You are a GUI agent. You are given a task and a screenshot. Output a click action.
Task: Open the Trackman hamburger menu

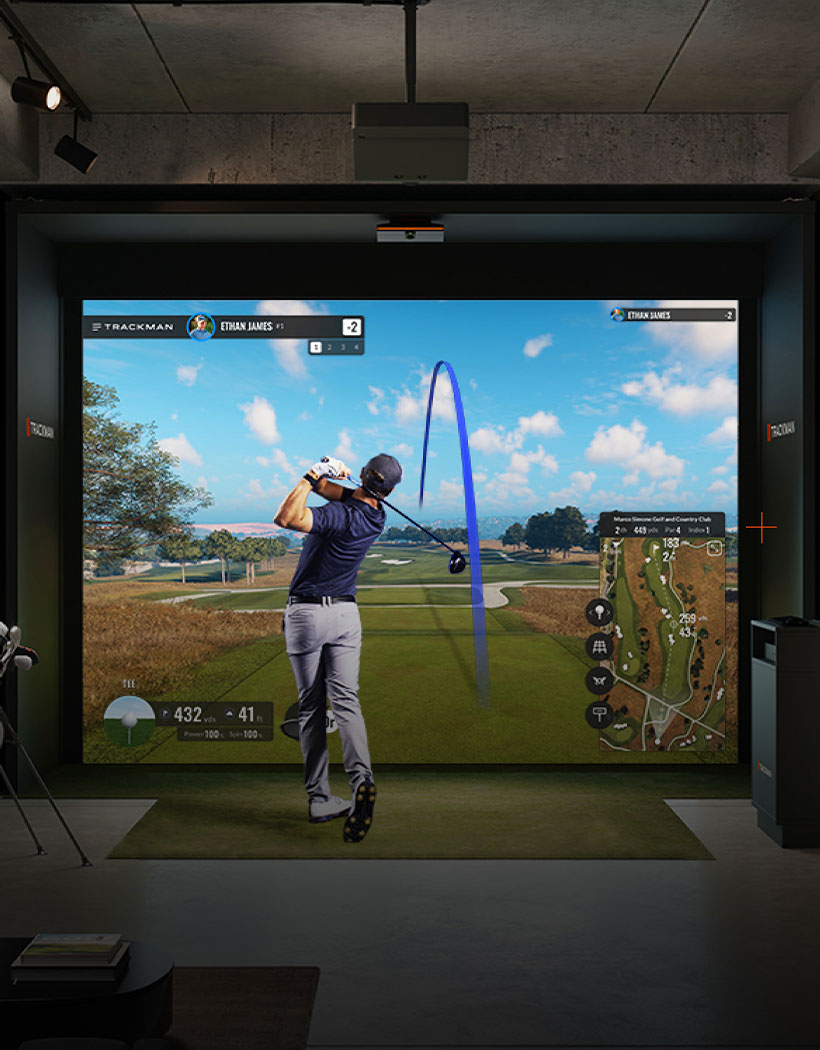pos(96,327)
